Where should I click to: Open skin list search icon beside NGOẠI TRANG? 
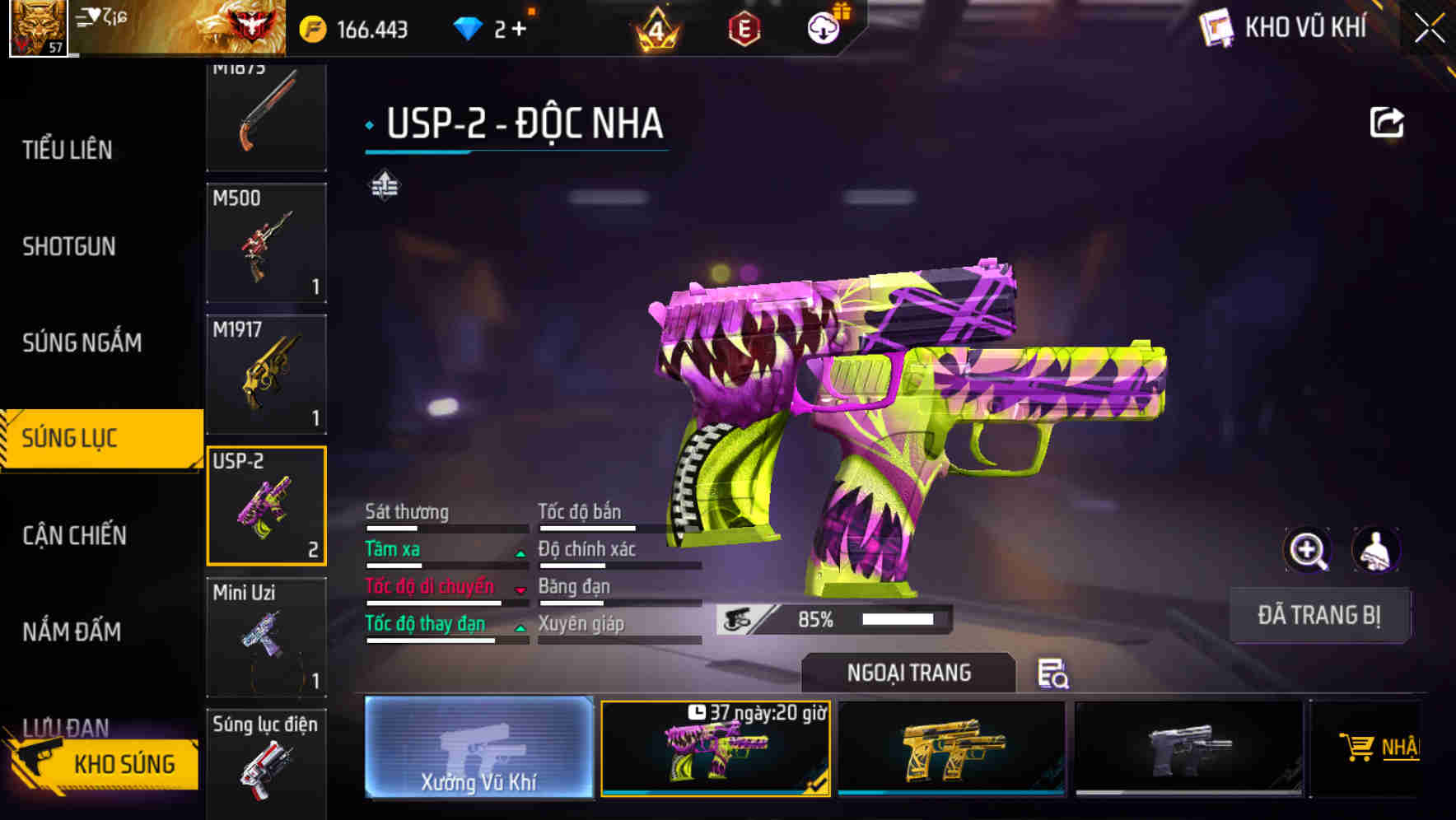point(1053,675)
